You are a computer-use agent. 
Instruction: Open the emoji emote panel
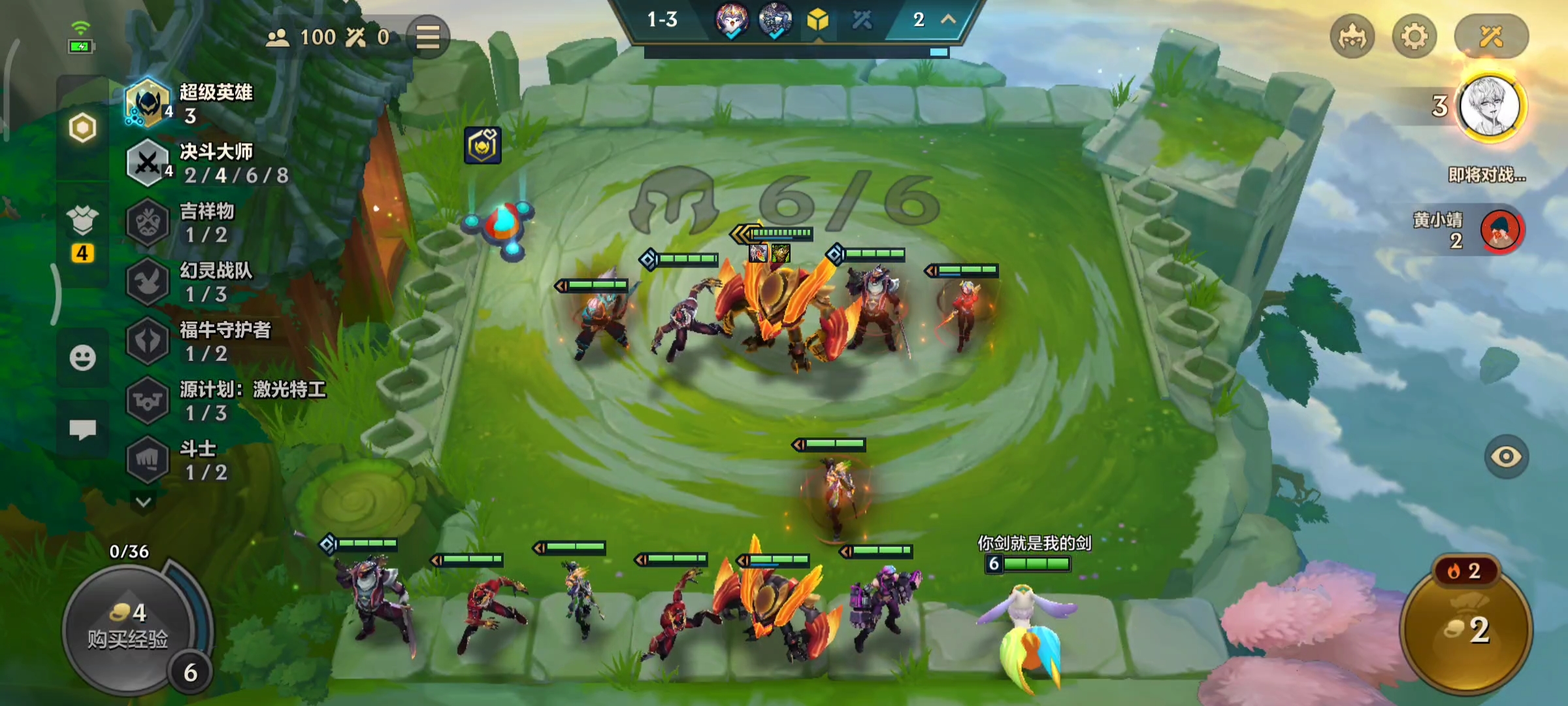tap(82, 358)
